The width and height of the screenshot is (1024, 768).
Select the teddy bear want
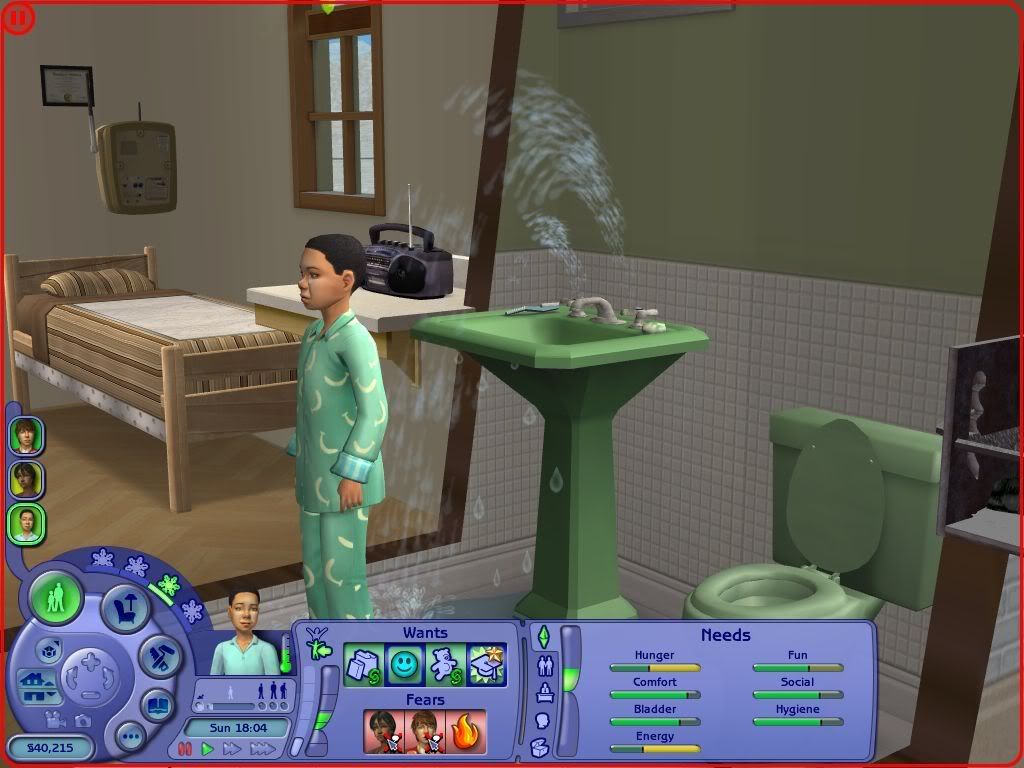[x=446, y=665]
